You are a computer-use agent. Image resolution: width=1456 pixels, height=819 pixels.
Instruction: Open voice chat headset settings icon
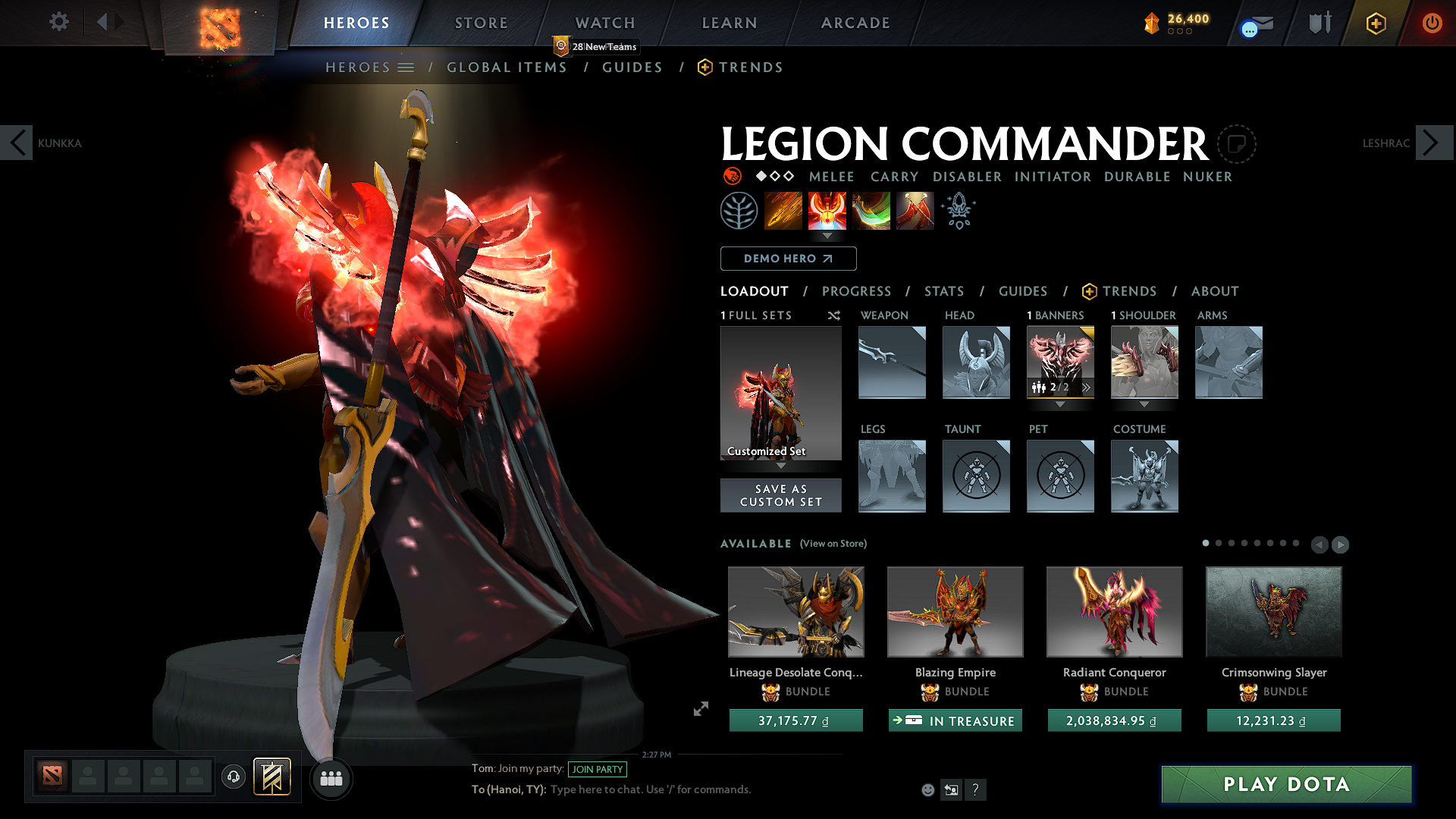[x=234, y=778]
